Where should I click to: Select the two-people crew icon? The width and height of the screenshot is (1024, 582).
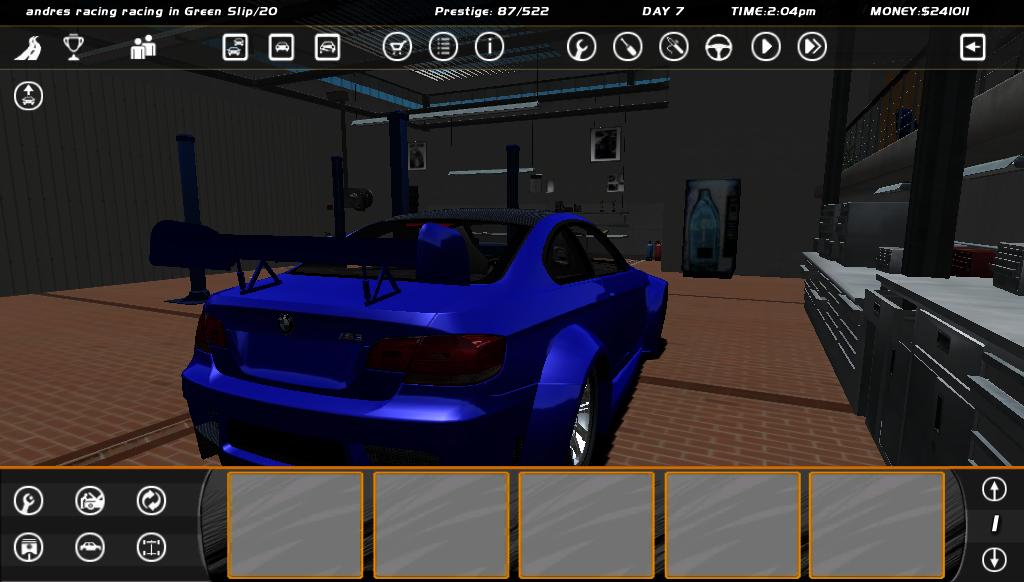point(143,47)
